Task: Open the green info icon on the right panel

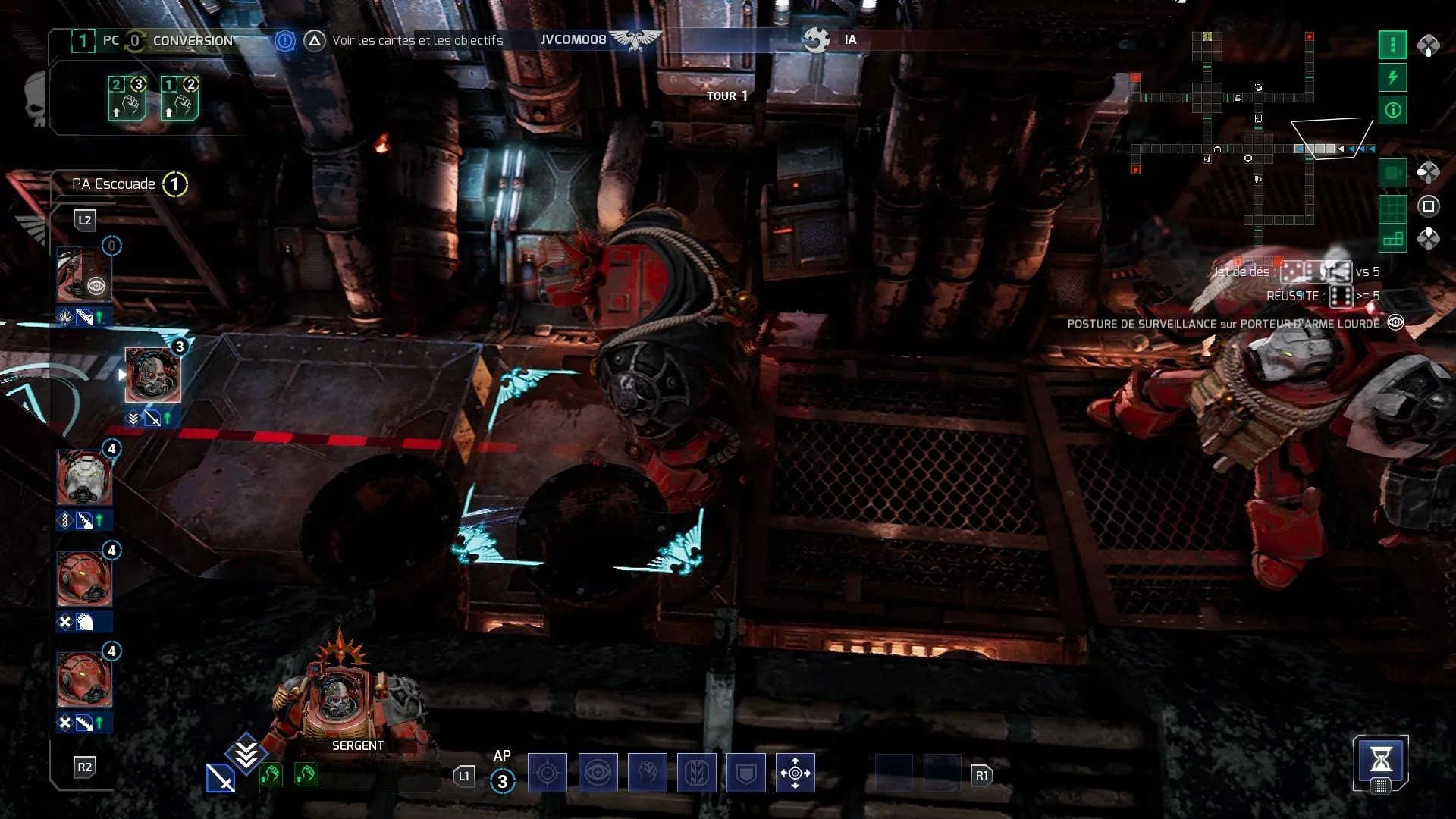Action: 1393,110
